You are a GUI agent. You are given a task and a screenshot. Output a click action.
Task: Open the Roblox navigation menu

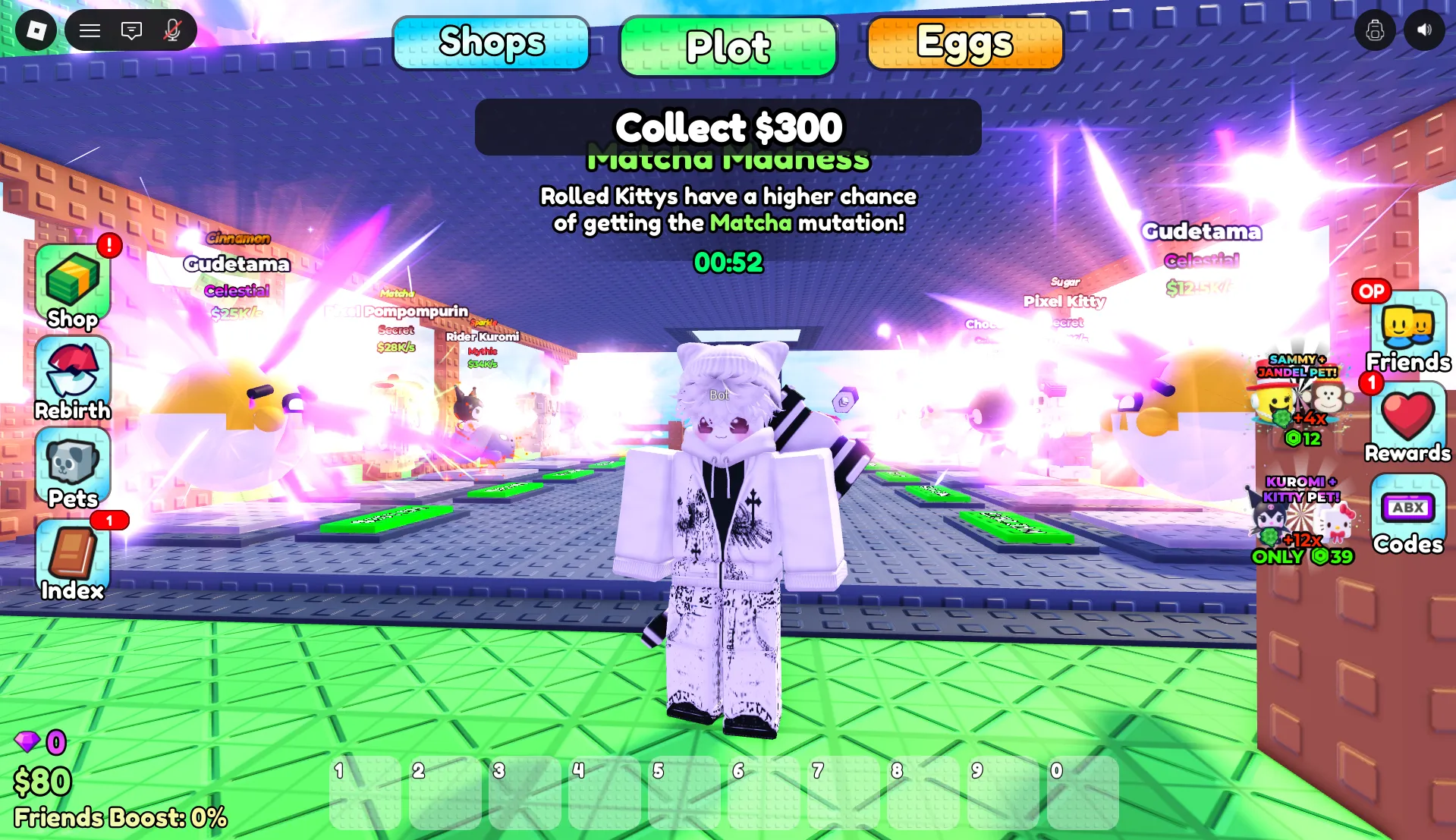90,30
